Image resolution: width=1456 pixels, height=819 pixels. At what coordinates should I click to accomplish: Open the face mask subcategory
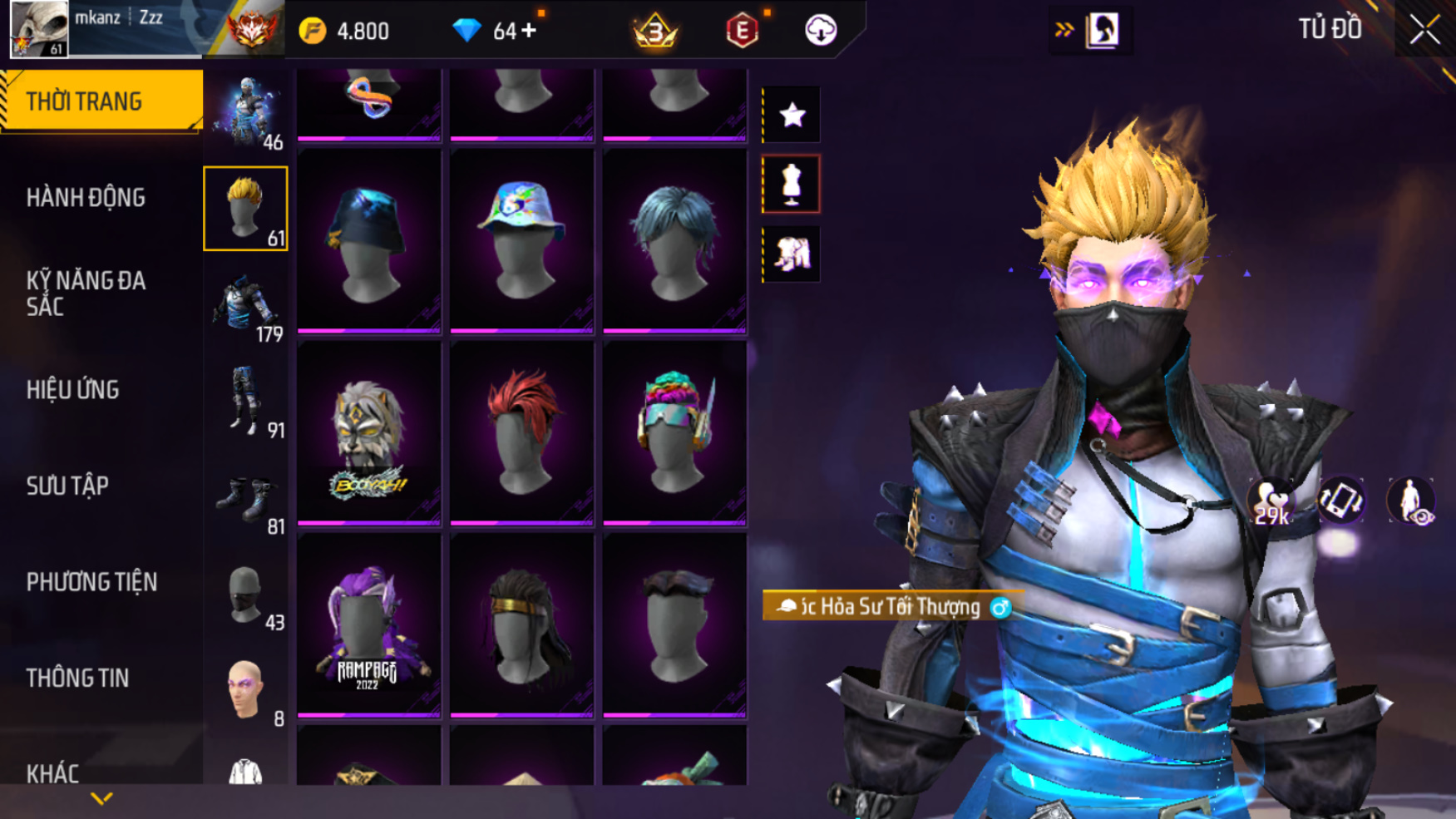click(x=246, y=595)
